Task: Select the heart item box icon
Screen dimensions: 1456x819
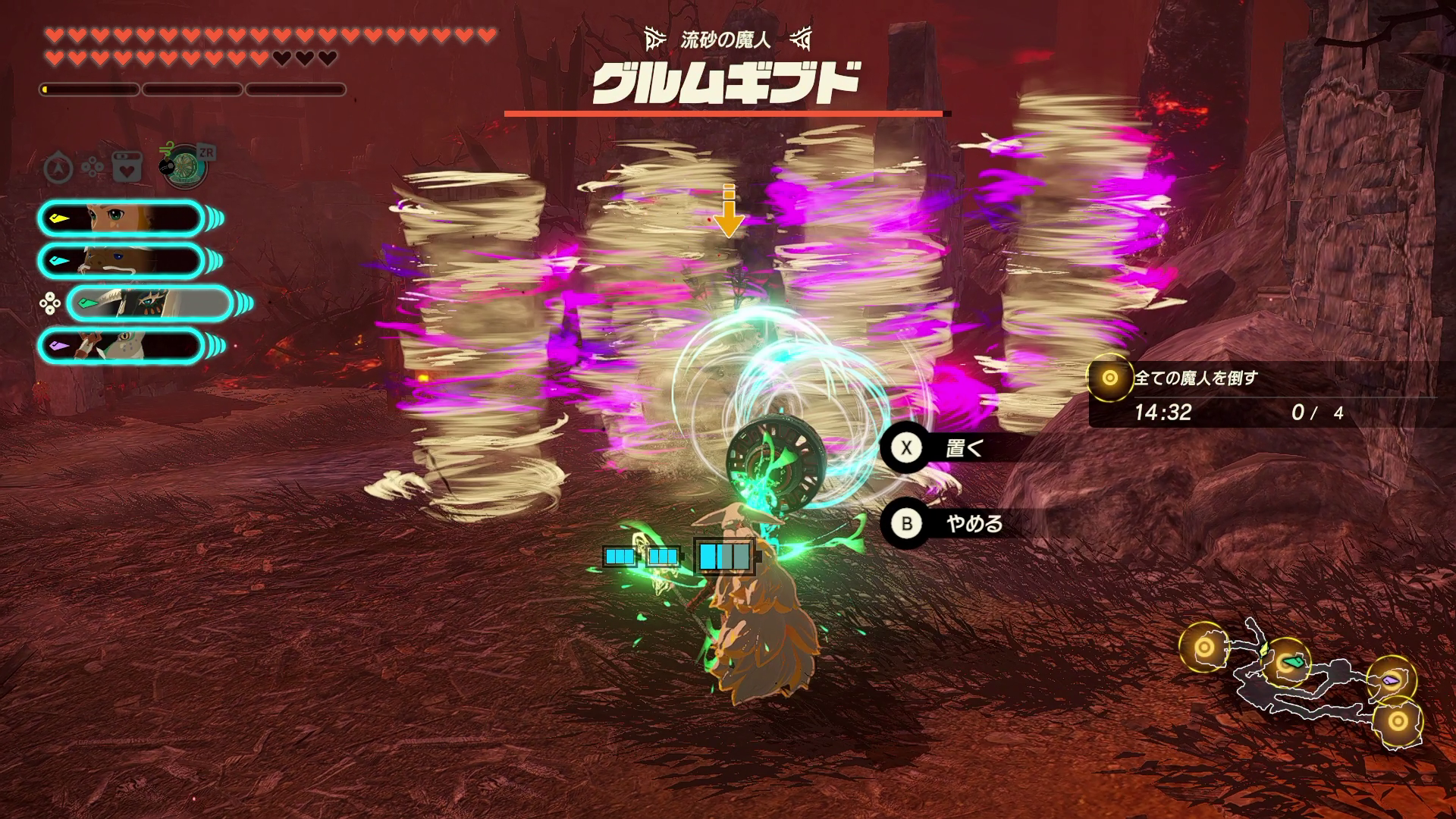Action: pyautogui.click(x=127, y=168)
